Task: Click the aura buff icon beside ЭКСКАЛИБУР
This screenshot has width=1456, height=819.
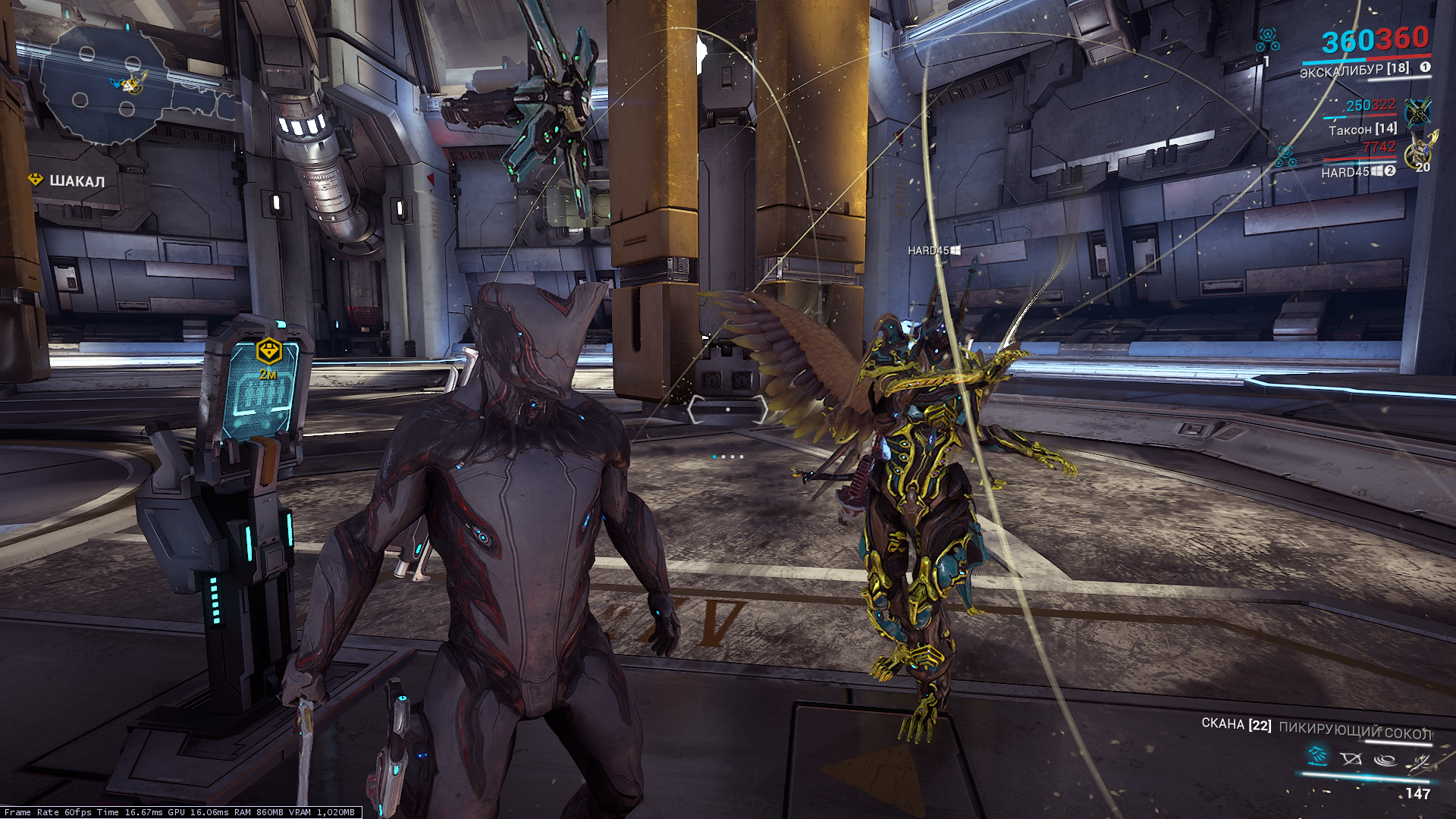Action: click(1267, 38)
